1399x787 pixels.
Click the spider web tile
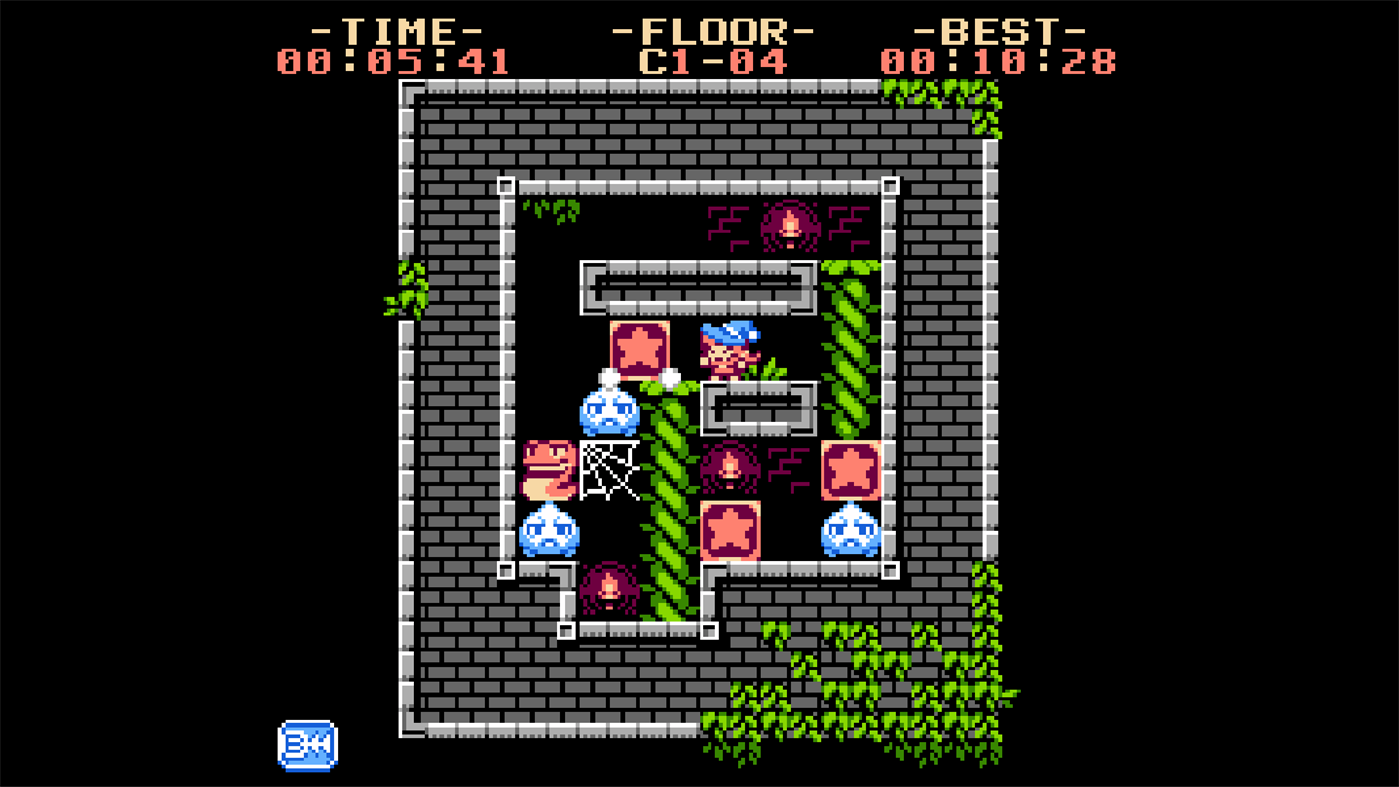(608, 470)
